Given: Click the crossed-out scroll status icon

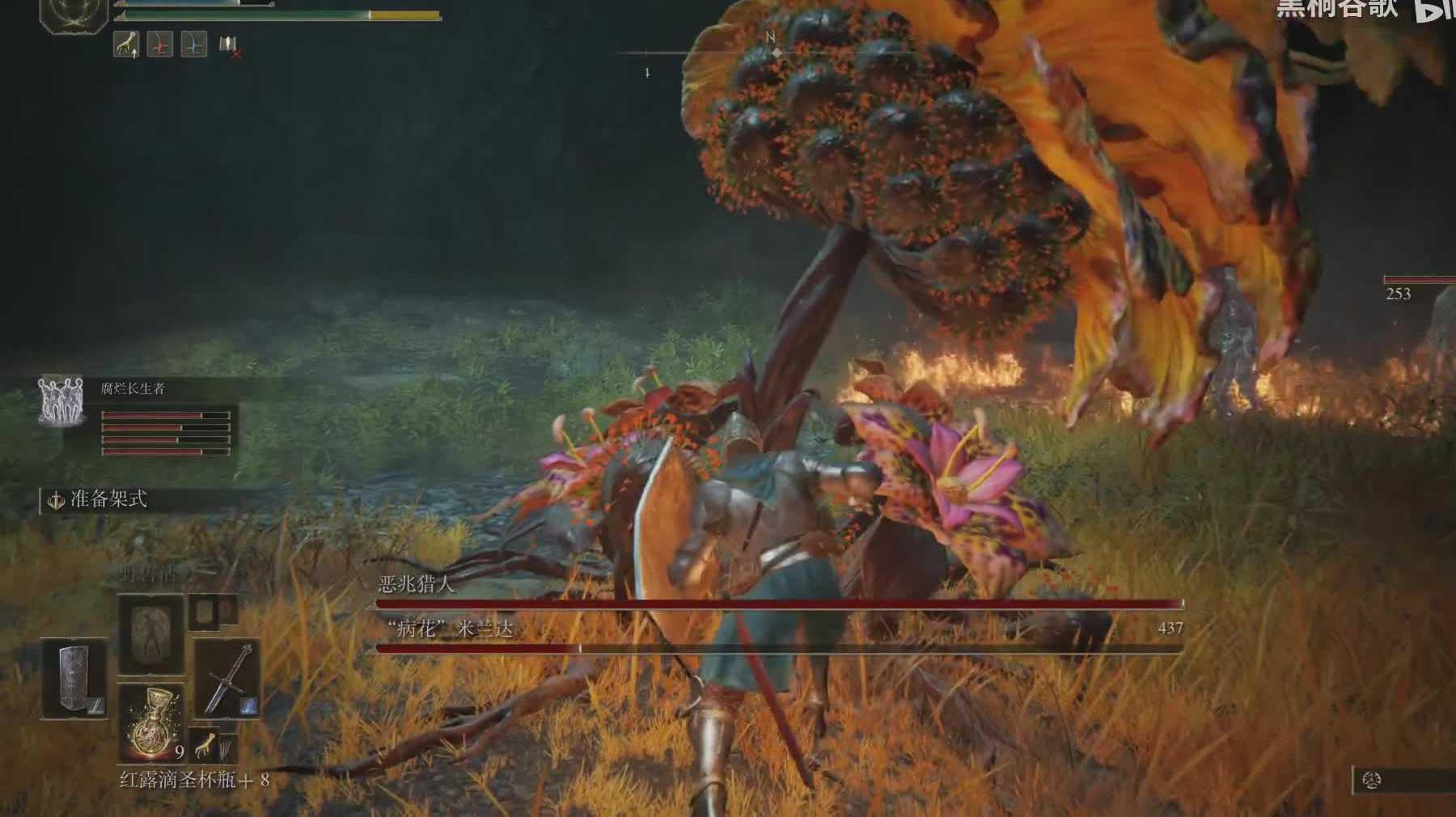Looking at the screenshot, I should pyautogui.click(x=229, y=45).
